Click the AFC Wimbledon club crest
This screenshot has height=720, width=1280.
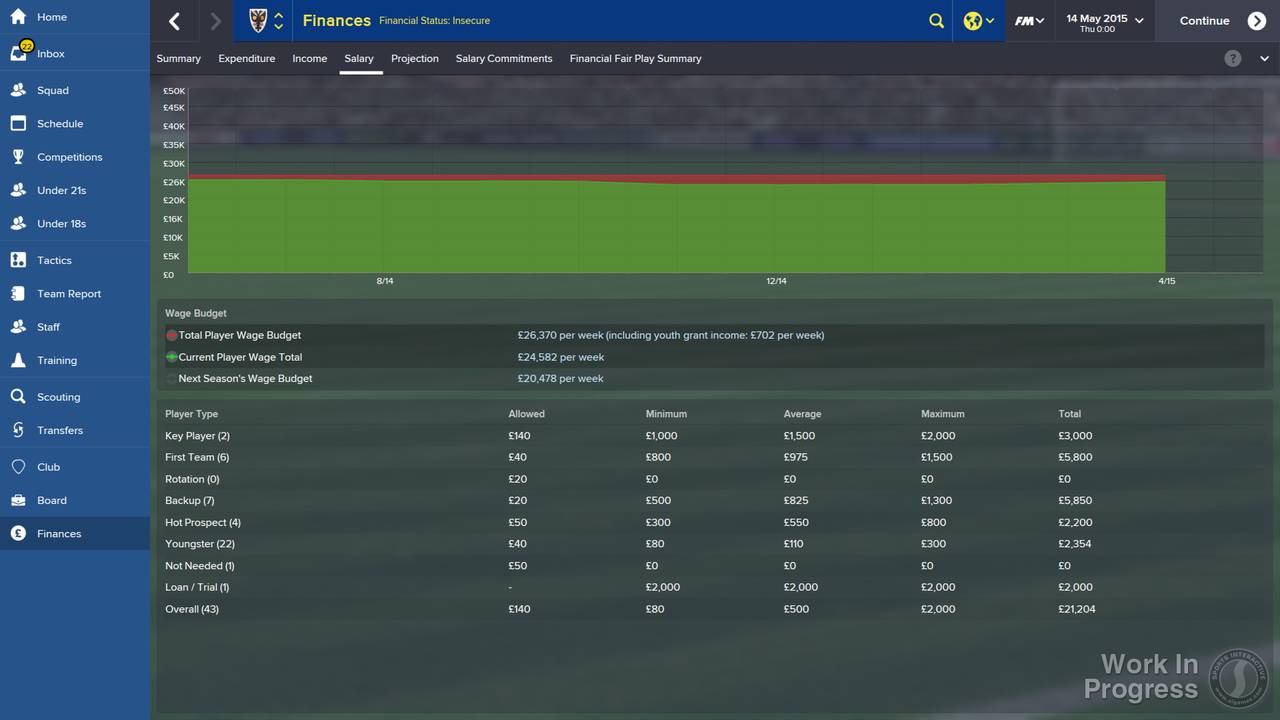pyautogui.click(x=256, y=20)
